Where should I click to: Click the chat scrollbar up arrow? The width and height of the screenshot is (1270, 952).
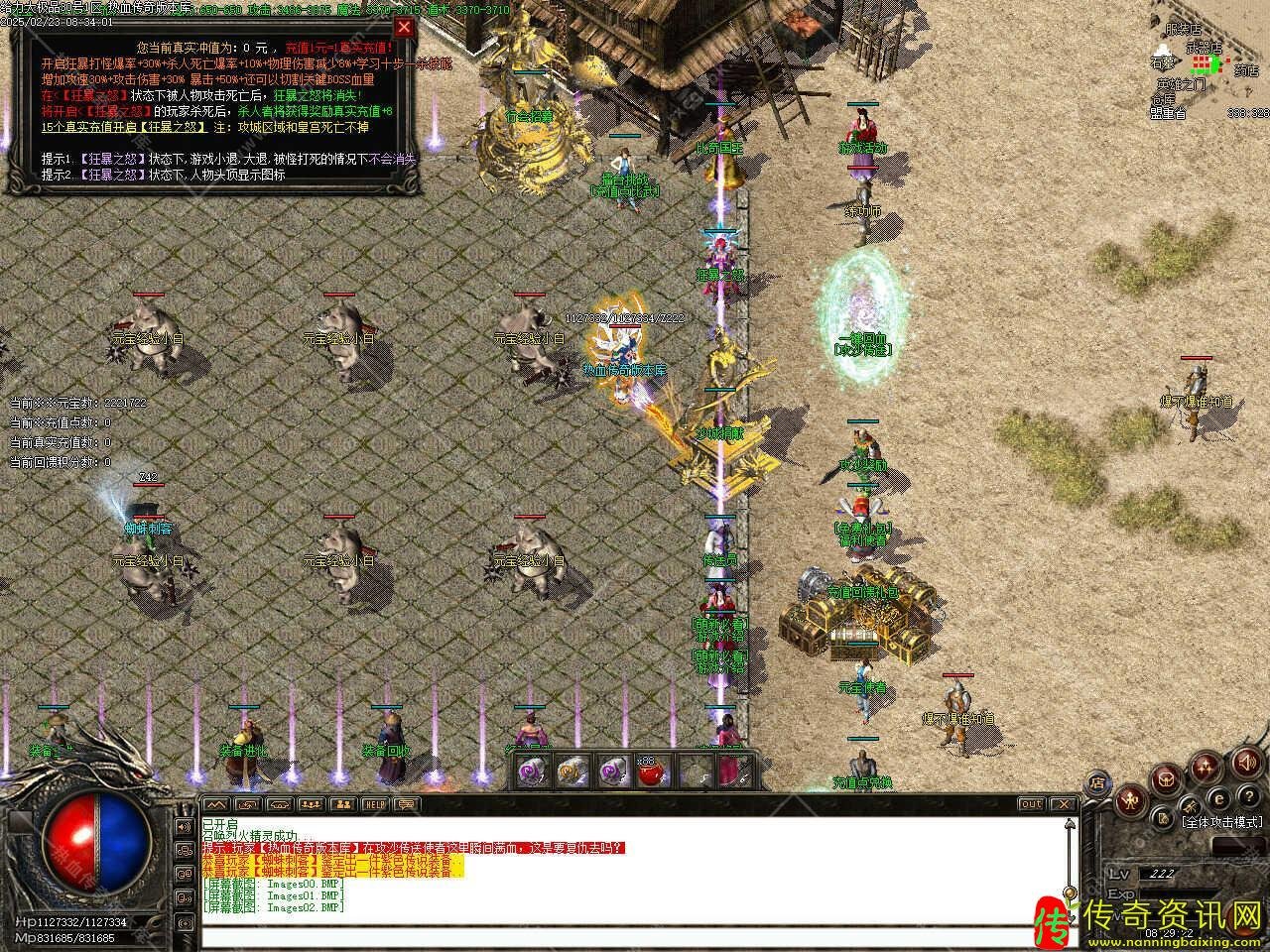pos(1071,825)
